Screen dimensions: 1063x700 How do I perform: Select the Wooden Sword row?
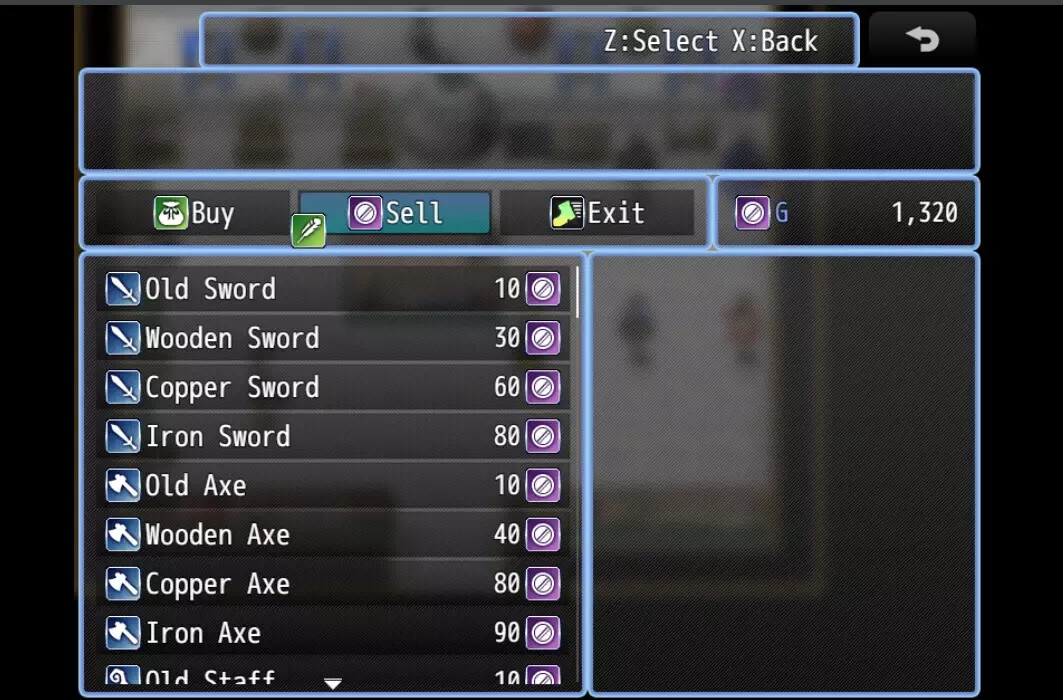pyautogui.click(x=333, y=338)
